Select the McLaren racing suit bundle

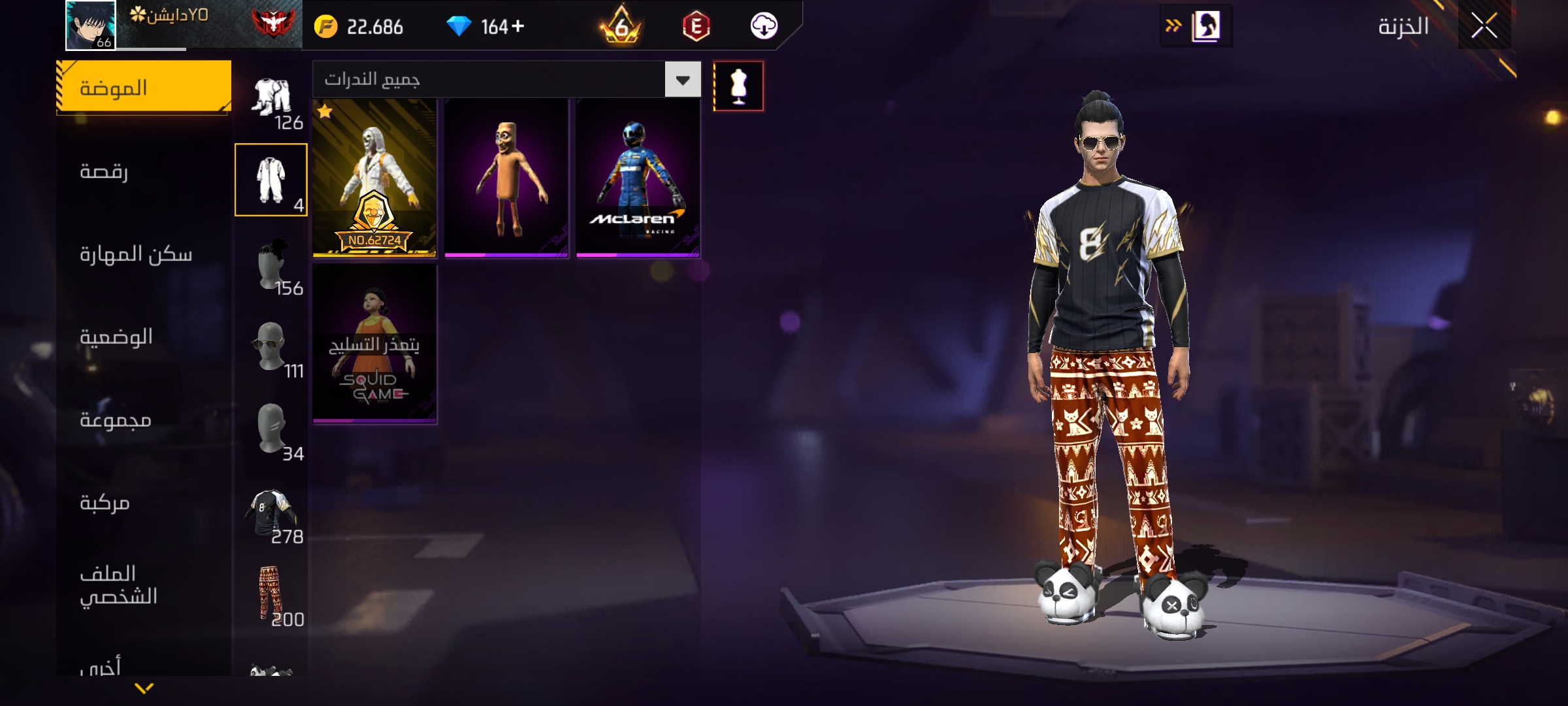638,178
